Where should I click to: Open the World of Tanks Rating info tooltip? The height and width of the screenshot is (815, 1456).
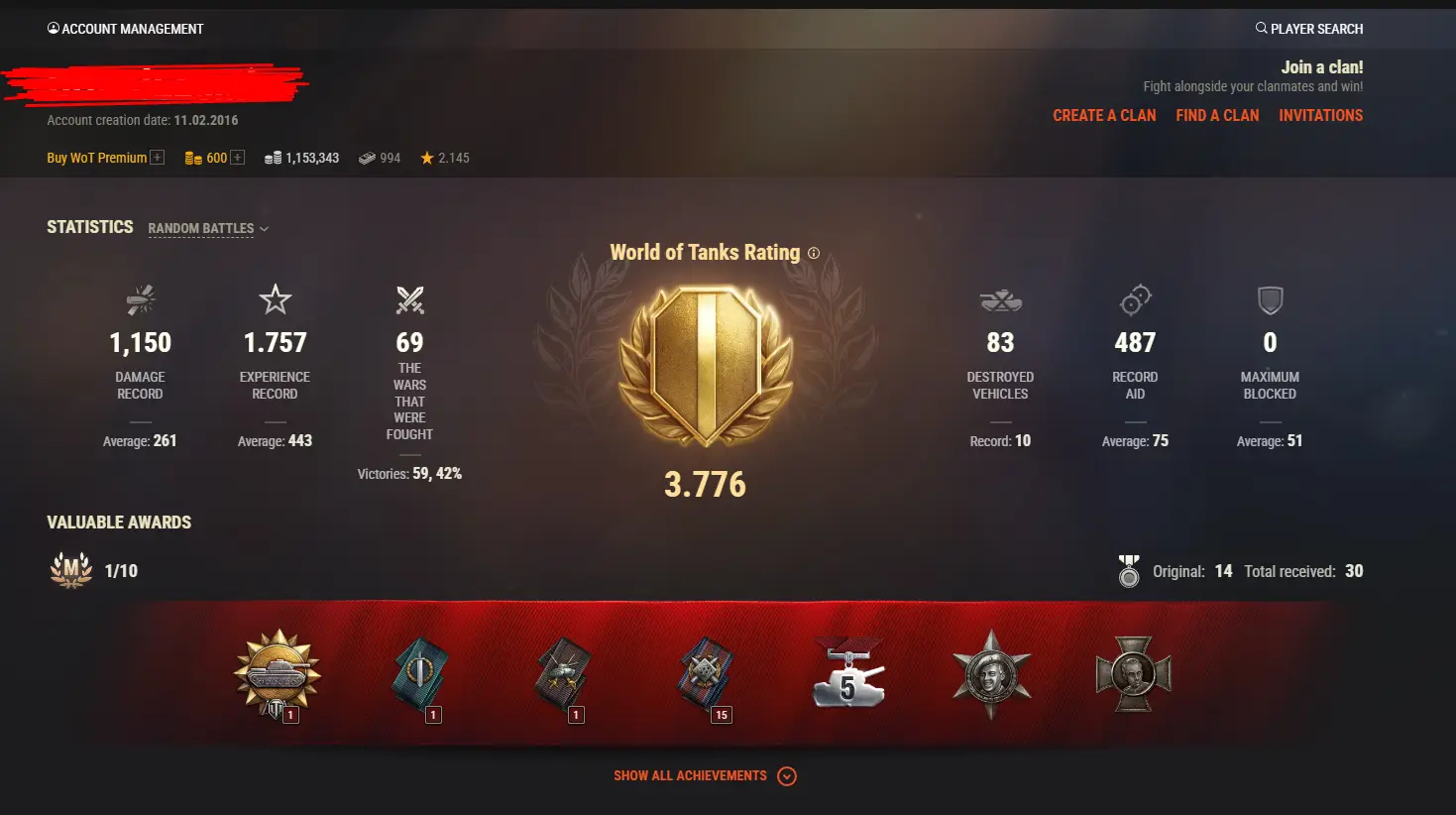(x=814, y=253)
